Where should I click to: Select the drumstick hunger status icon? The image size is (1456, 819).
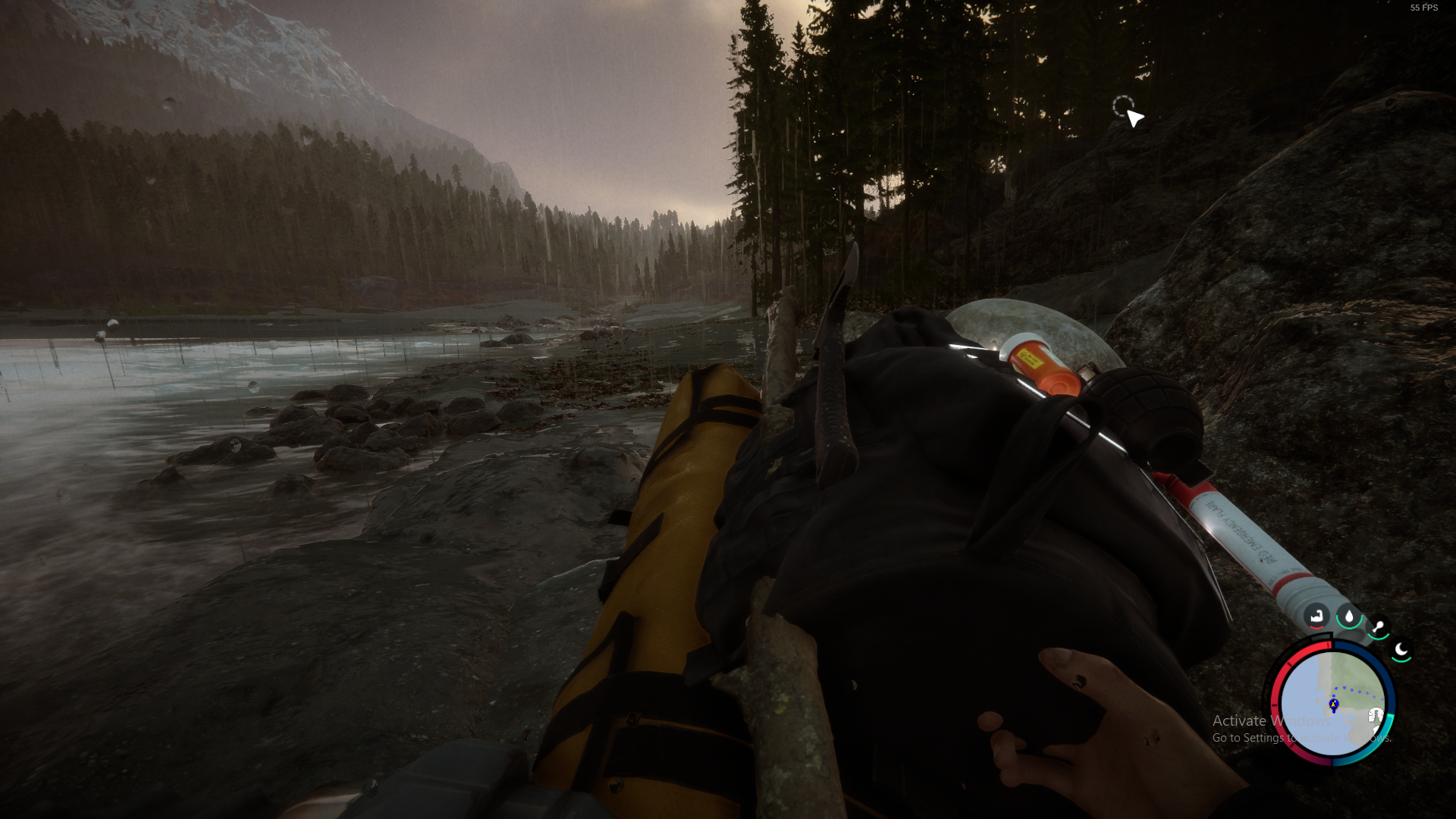click(1378, 627)
